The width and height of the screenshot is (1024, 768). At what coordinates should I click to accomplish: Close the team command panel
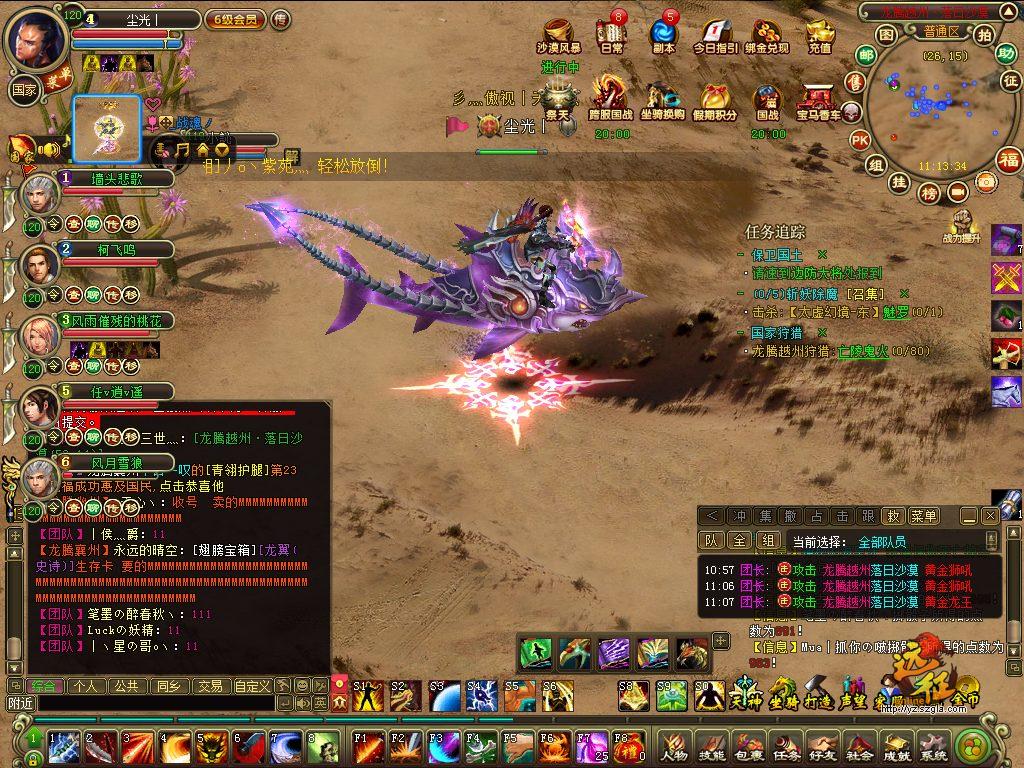coord(990,516)
